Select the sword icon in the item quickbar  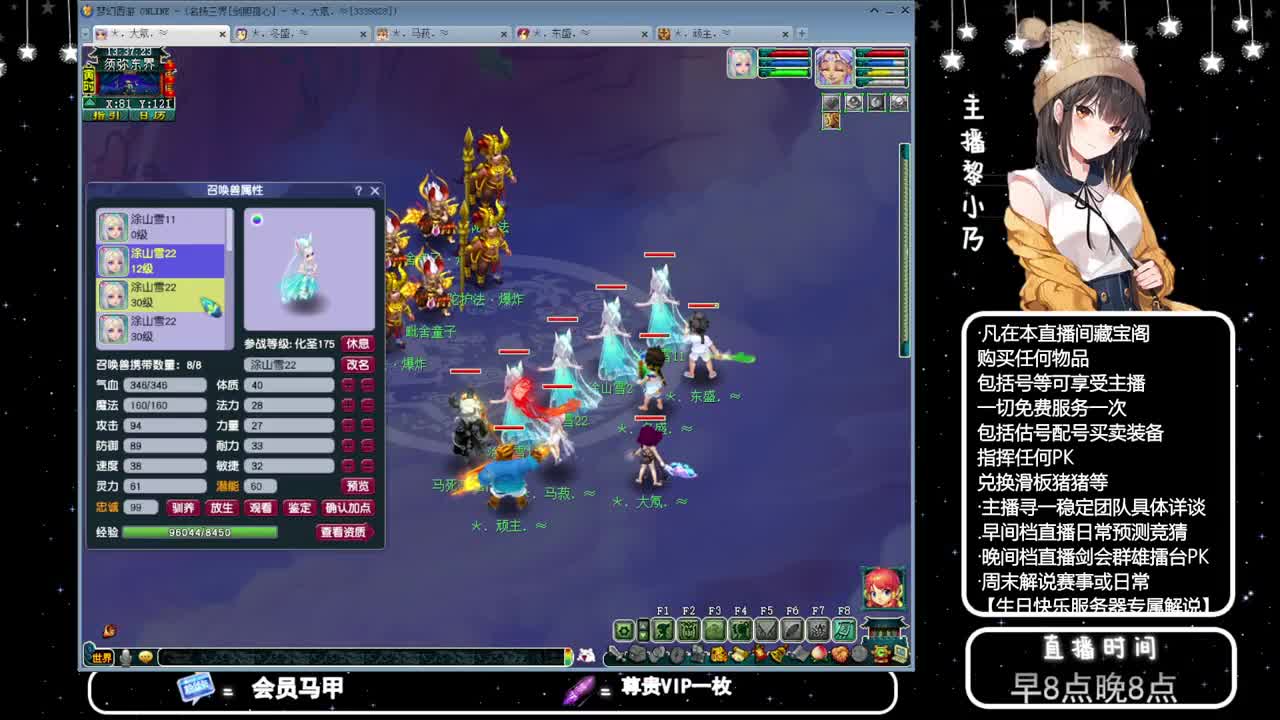617,652
